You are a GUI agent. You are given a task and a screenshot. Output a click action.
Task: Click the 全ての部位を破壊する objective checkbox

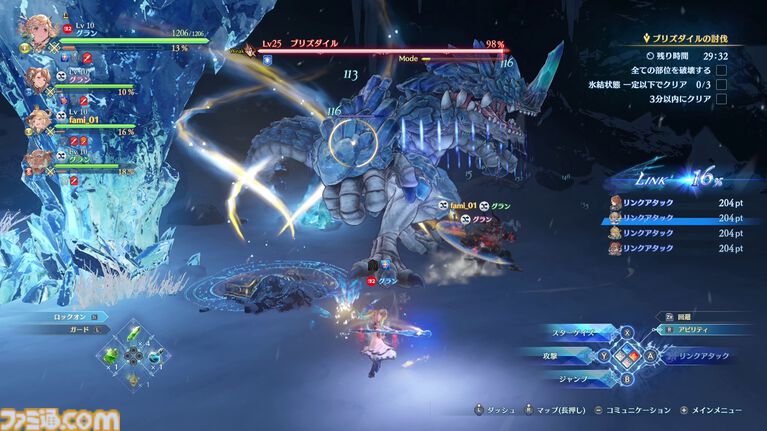[721, 71]
